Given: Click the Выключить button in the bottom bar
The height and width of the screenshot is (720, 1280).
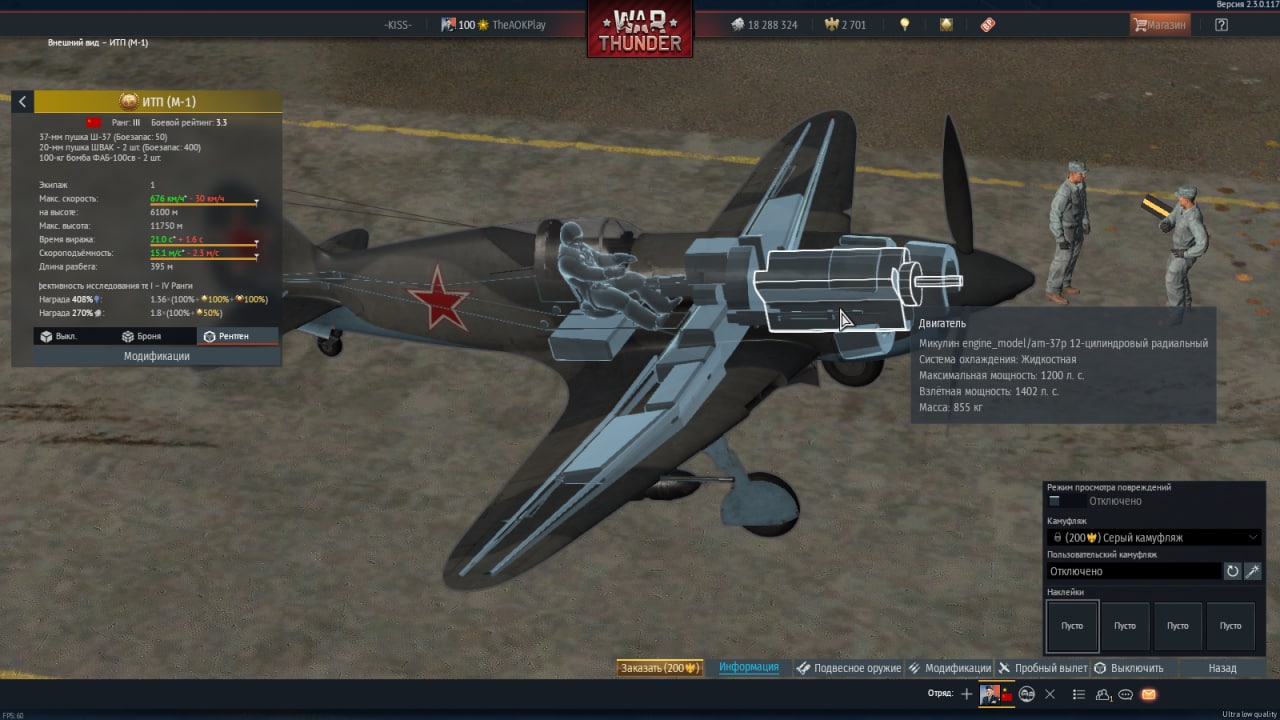Looking at the screenshot, I should (1128, 668).
